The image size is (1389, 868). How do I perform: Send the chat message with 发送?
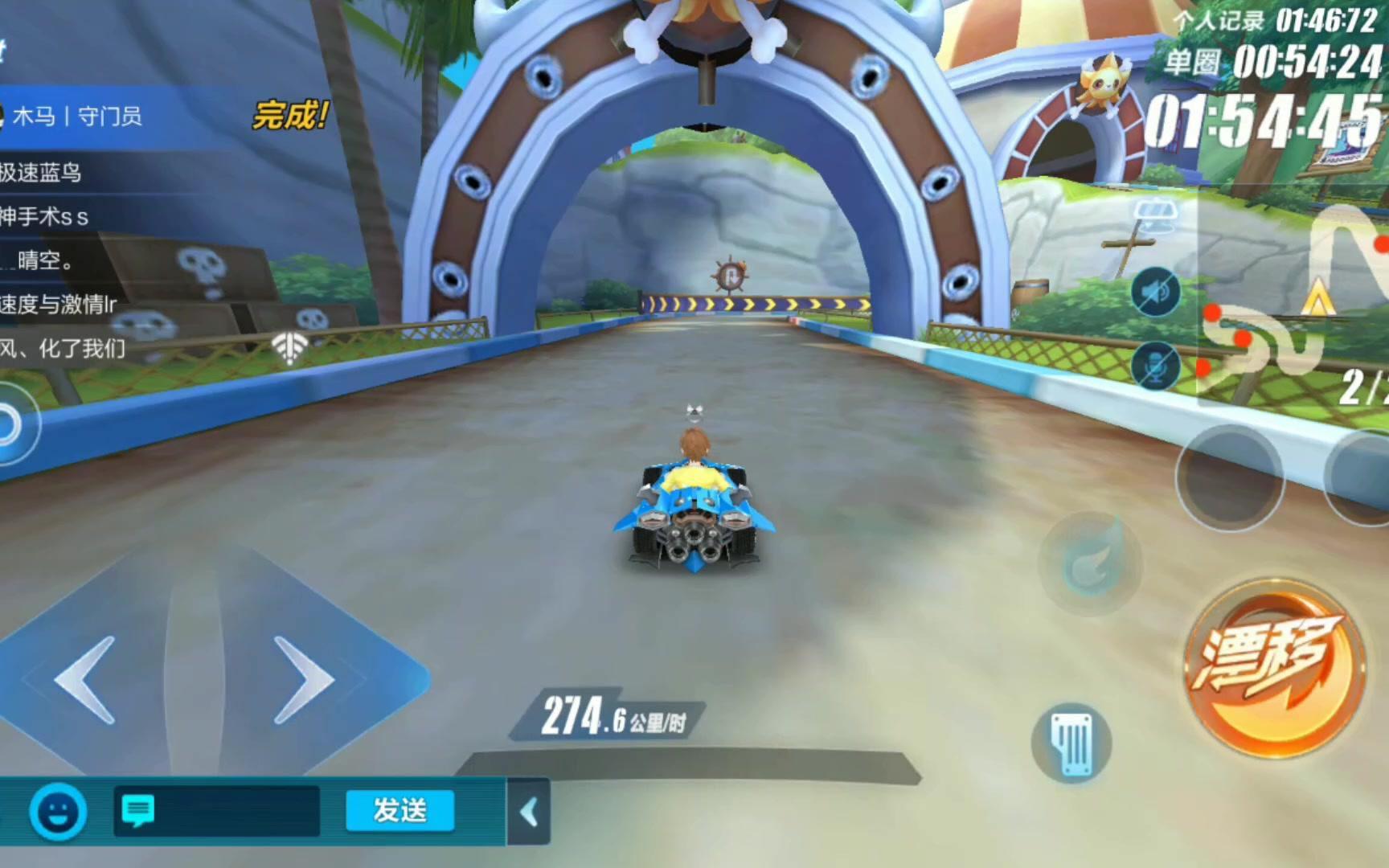tap(399, 810)
